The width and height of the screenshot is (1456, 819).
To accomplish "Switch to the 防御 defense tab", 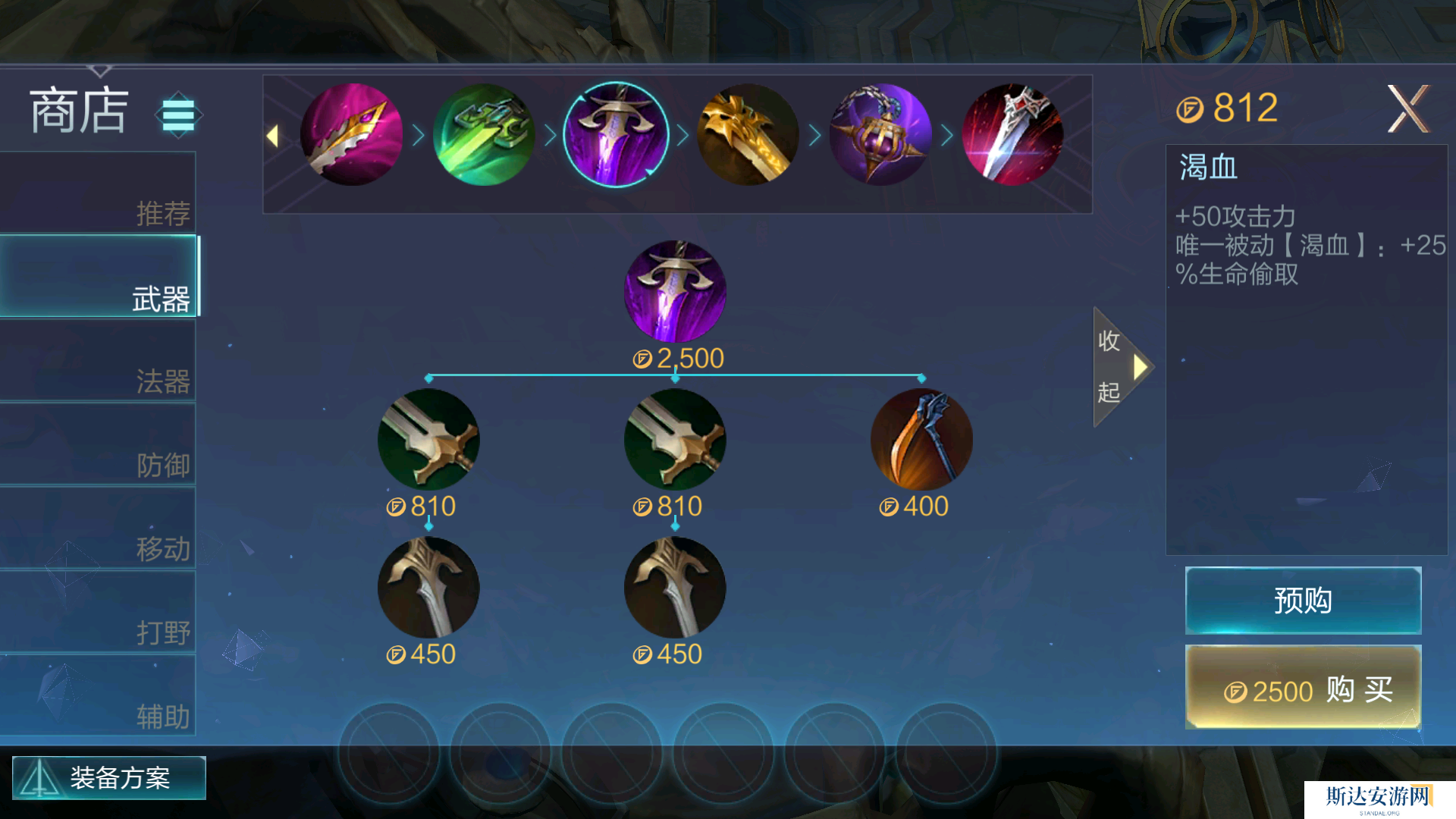I will coord(99,445).
